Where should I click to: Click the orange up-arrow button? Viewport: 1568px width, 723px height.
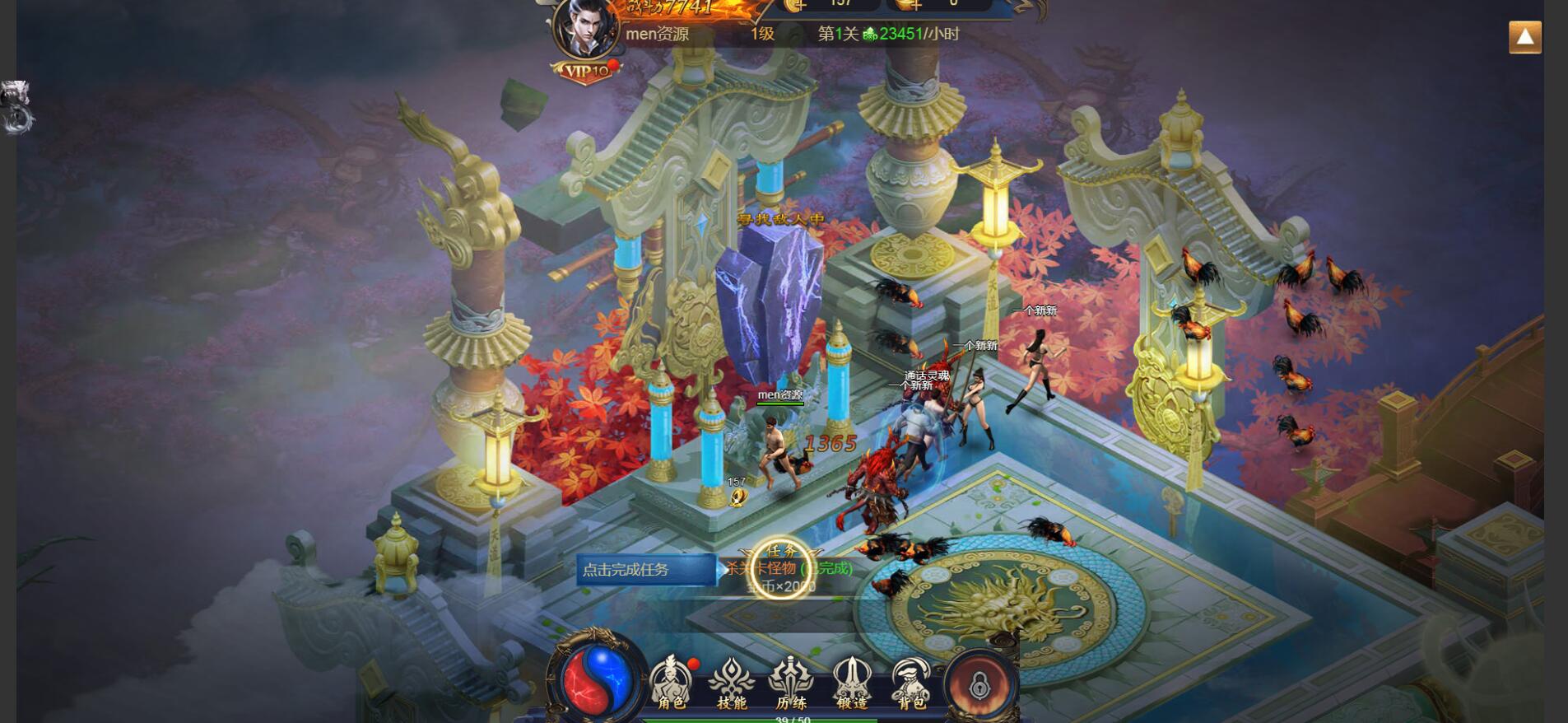[x=1524, y=37]
